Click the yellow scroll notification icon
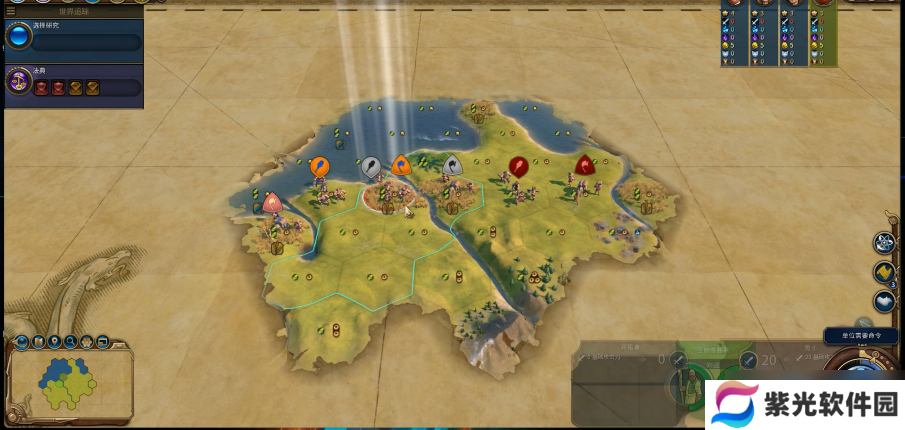Viewport: 905px width, 430px height. coord(884,272)
